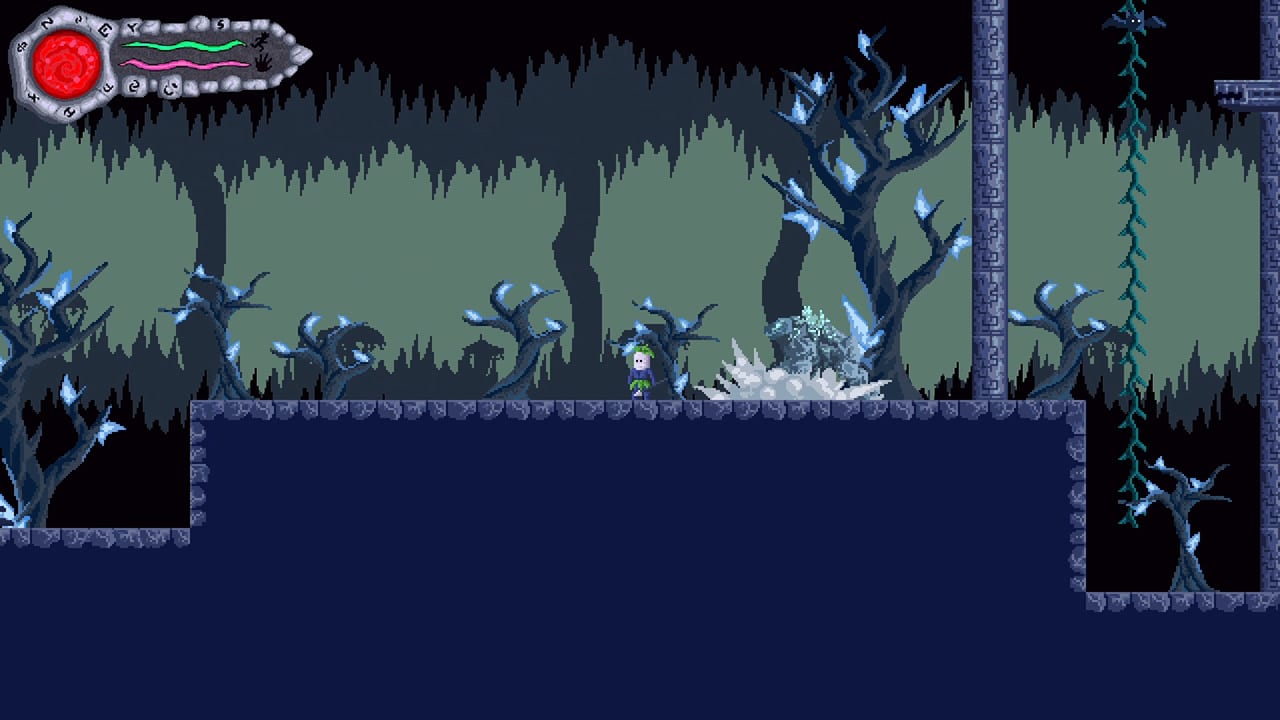The width and height of the screenshot is (1280, 720).
Task: Select the small running figure HUD icon
Action: [261, 42]
